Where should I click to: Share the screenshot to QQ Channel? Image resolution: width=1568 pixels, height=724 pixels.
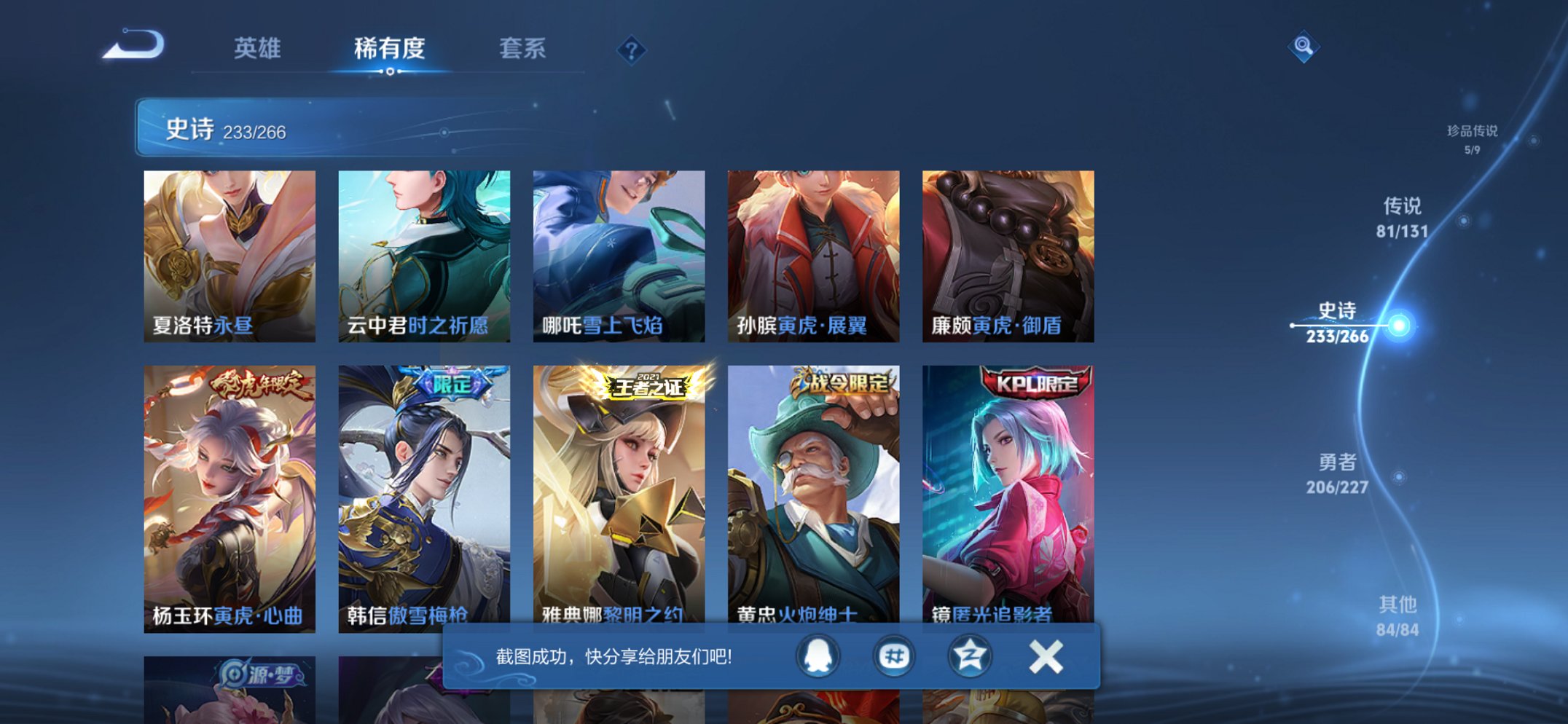coord(895,655)
